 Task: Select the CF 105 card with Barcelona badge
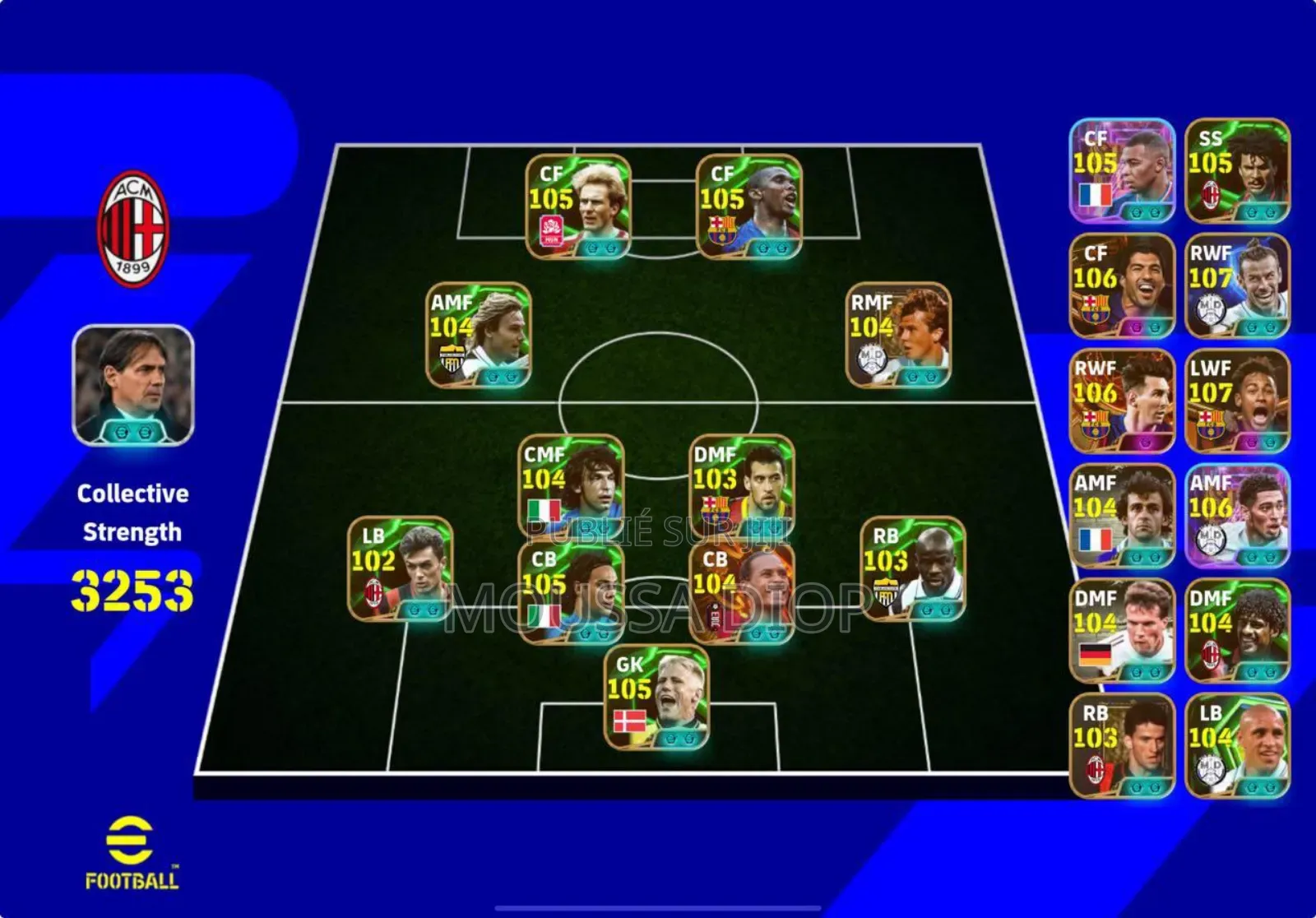748,207
